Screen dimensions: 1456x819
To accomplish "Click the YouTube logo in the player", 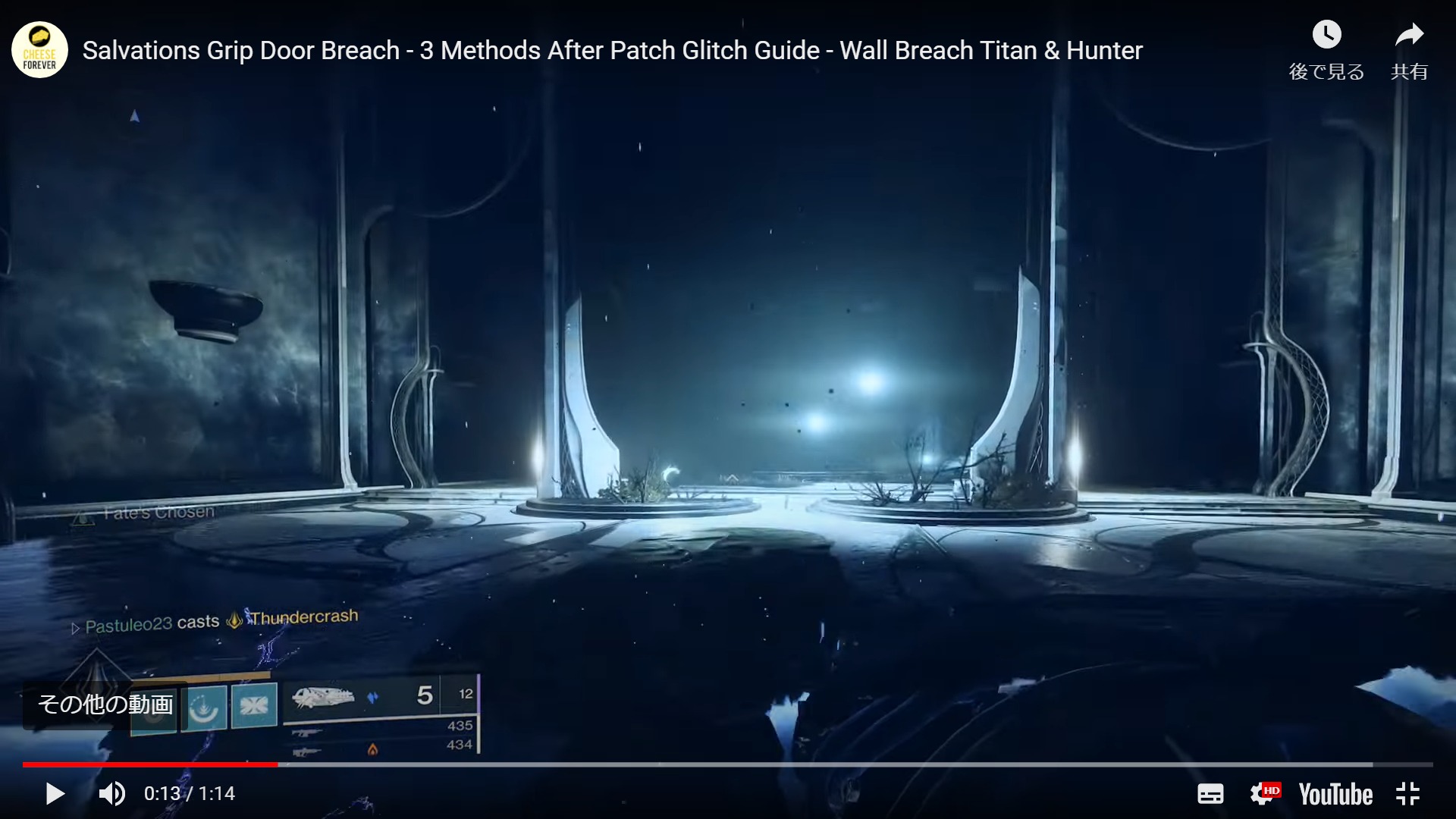I will click(1335, 794).
